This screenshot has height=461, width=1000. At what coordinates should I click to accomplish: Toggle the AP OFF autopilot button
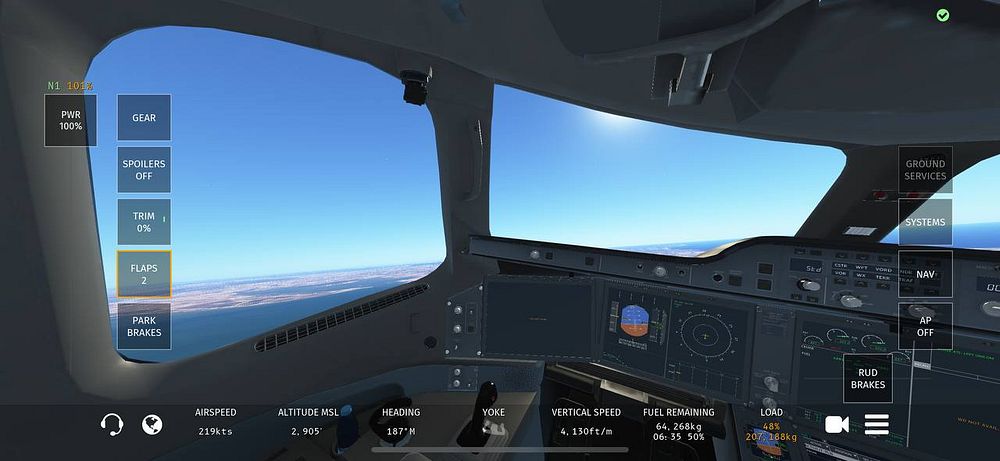click(x=925, y=326)
